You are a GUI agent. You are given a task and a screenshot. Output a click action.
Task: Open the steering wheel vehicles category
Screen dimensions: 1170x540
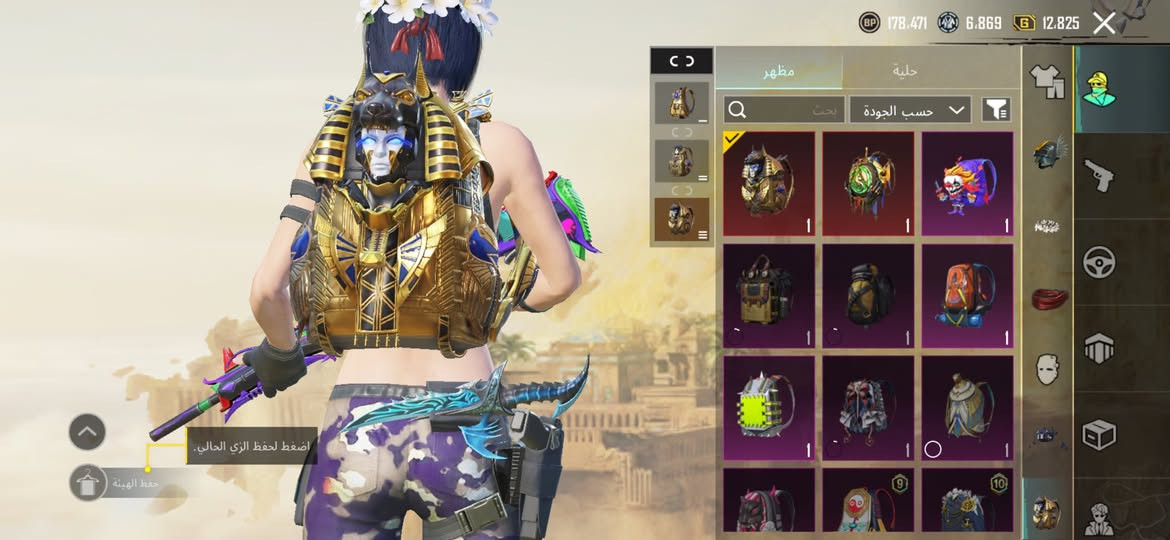[x=1100, y=262]
